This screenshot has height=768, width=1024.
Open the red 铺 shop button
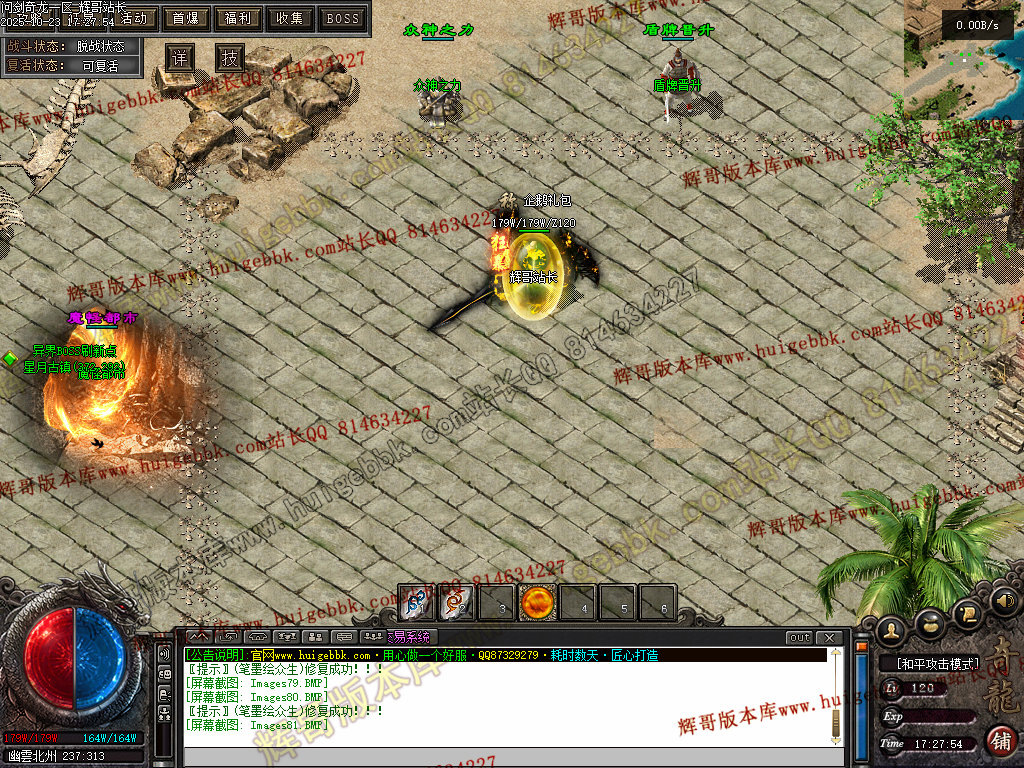coord(1000,741)
